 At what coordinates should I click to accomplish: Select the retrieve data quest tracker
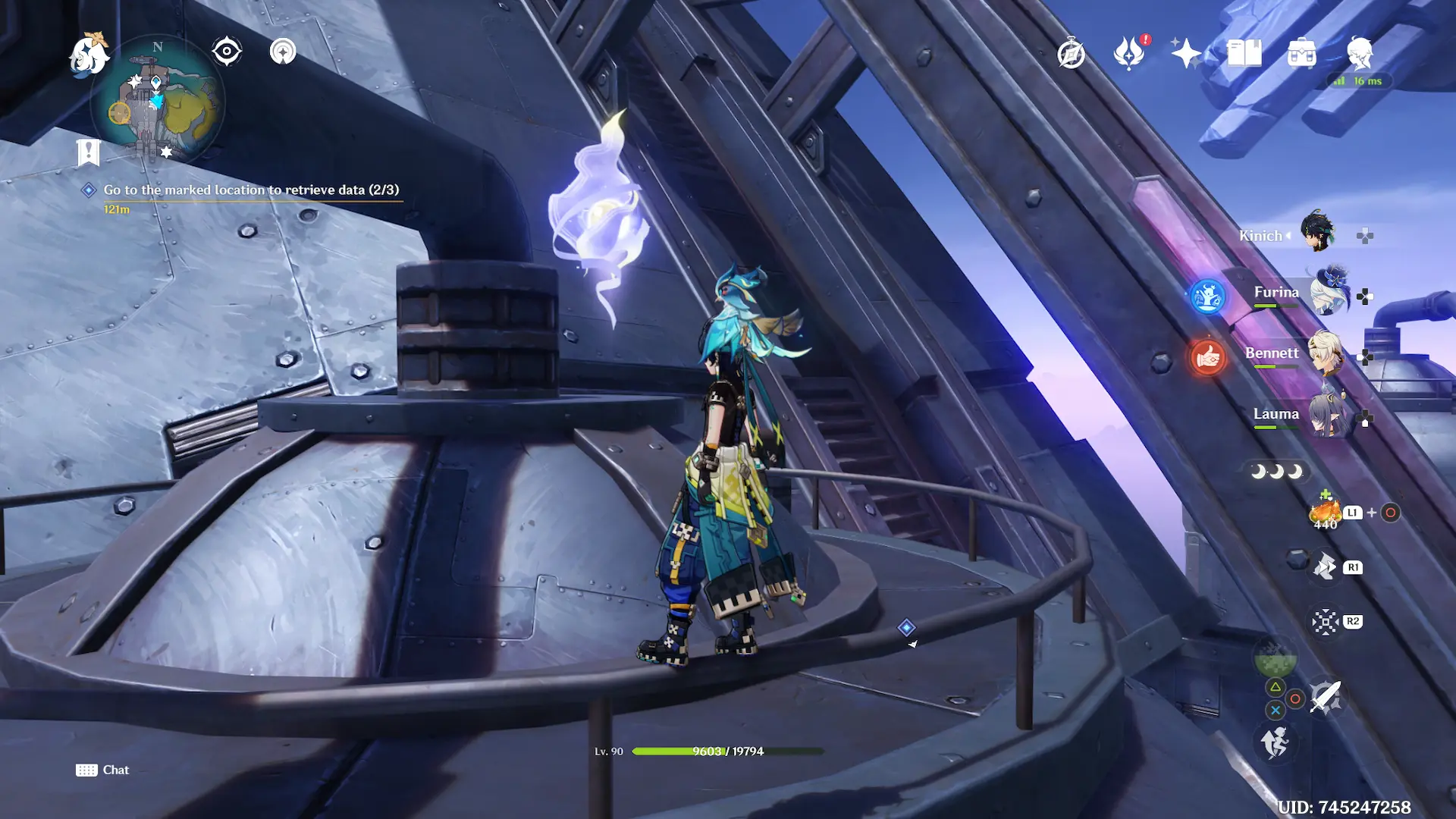click(x=250, y=190)
